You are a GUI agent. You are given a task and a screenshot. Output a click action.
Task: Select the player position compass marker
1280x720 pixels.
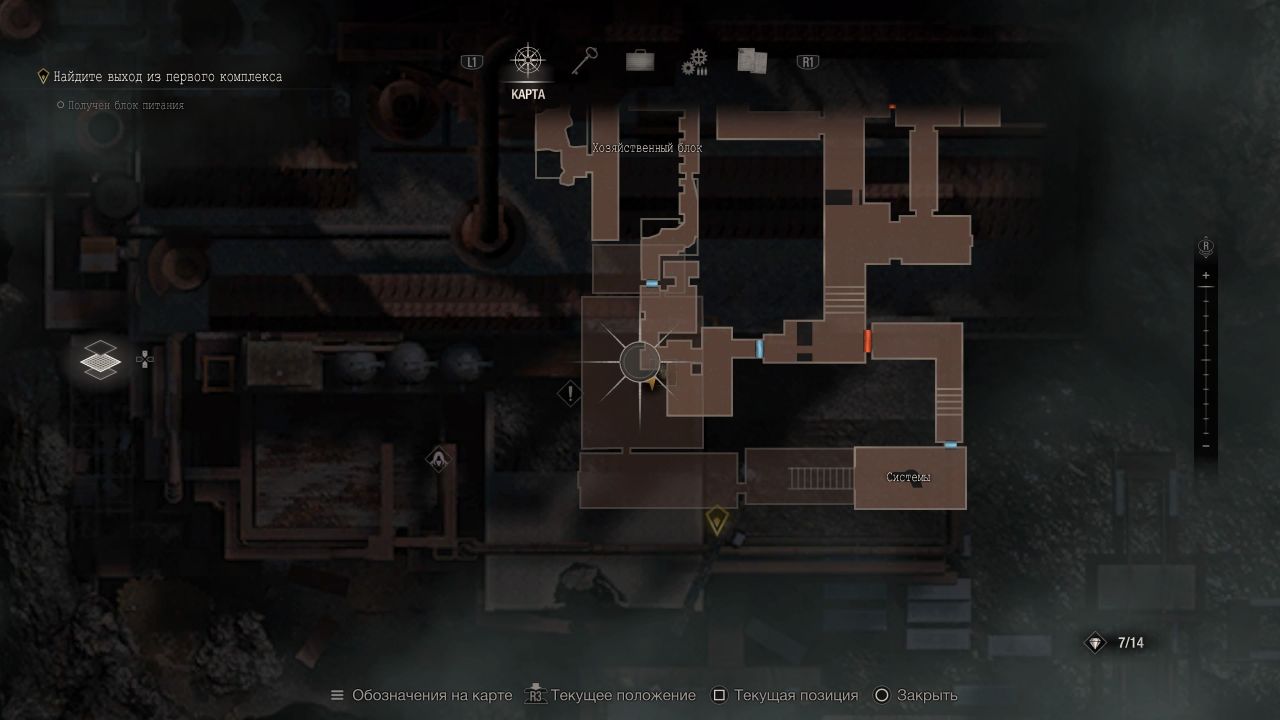639,362
